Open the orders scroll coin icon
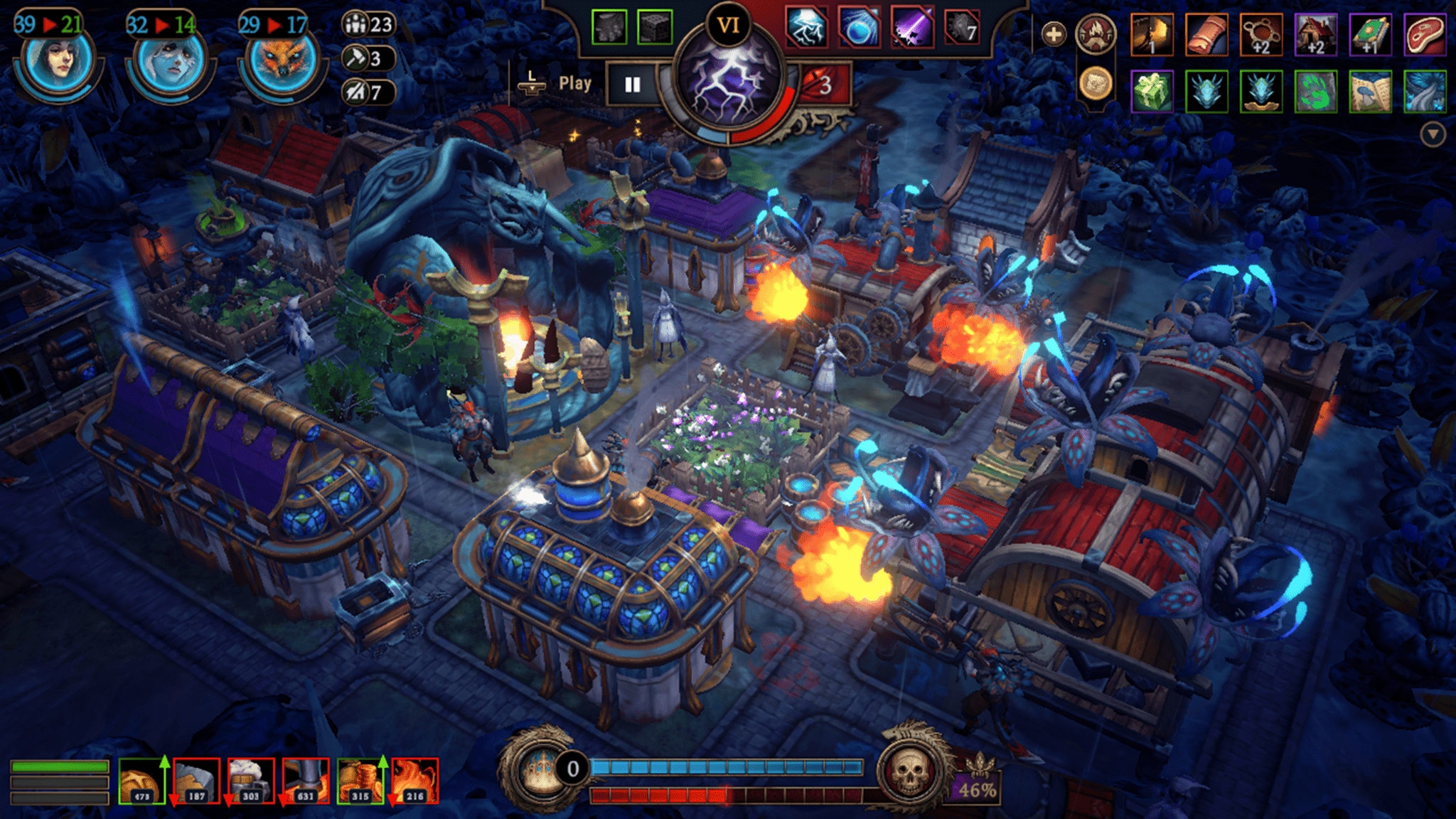Screen dimensions: 1456x819 click(x=1096, y=83)
